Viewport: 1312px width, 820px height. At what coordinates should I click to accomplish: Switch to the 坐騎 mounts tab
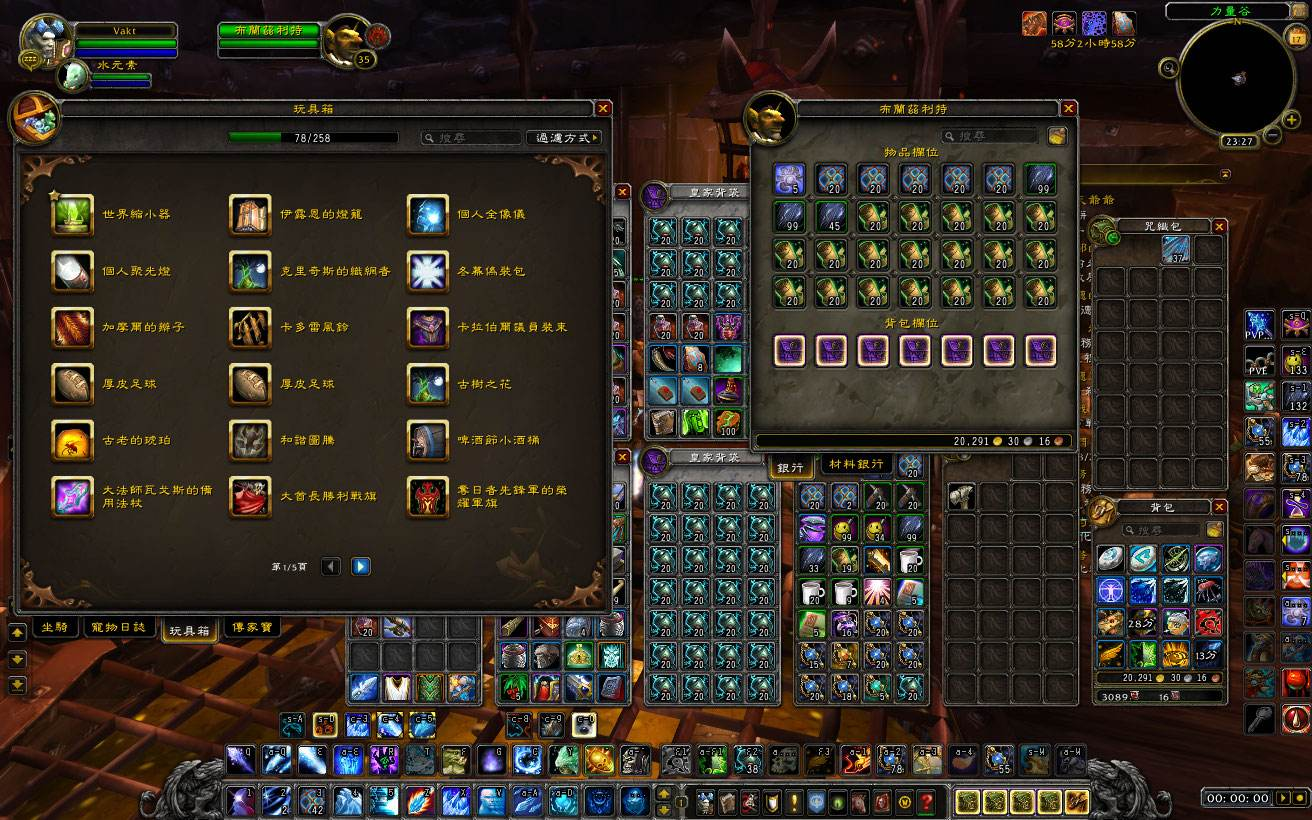55,627
